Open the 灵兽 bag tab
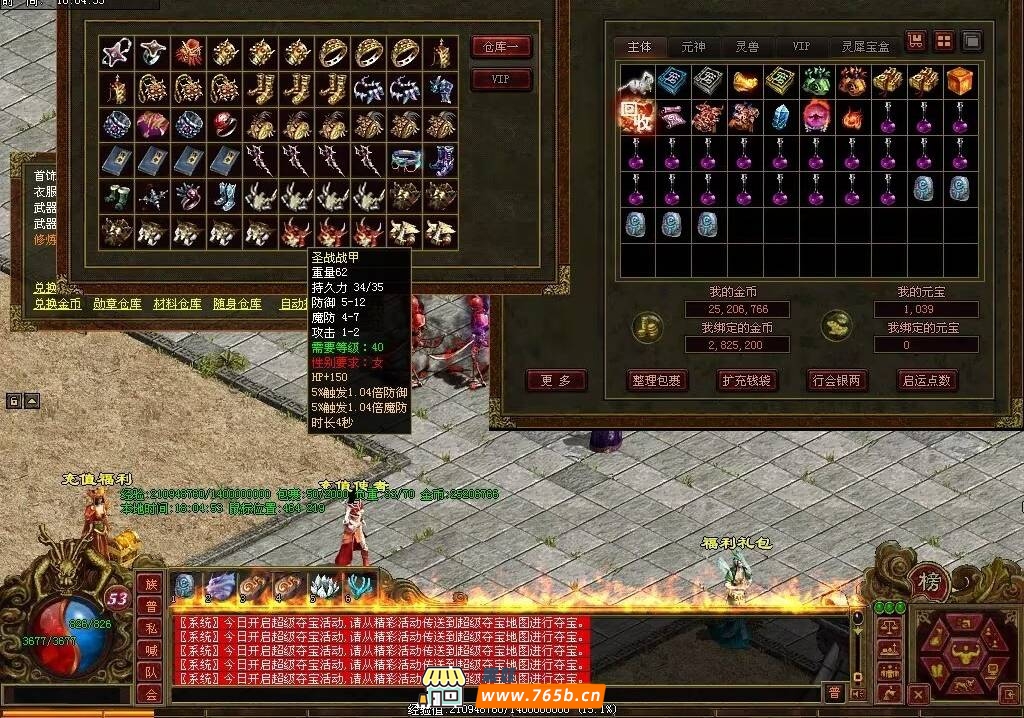Screen dimensions: 1024x718 tap(747, 47)
